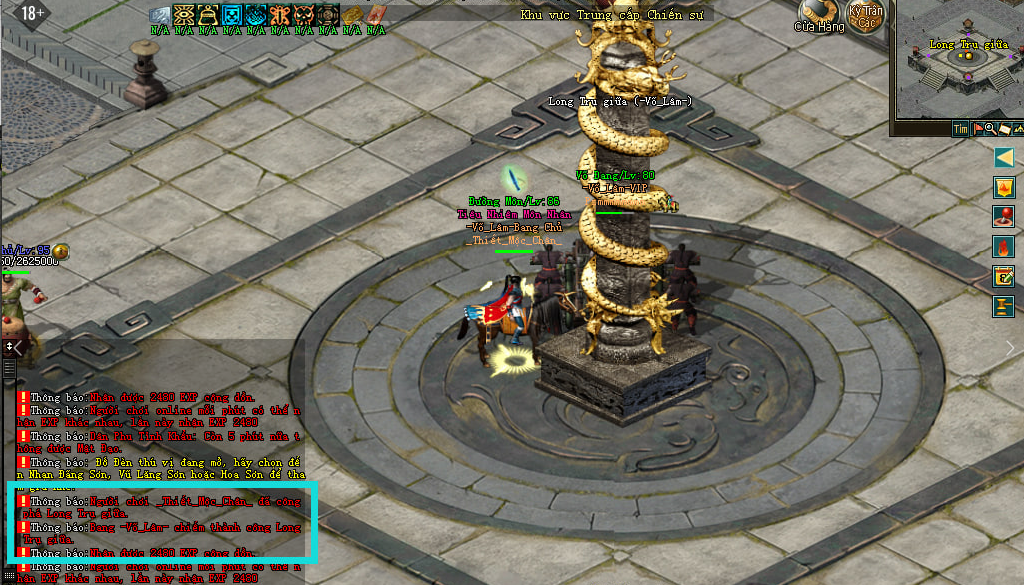Open the notepad with pencil side icon
The height and width of the screenshot is (585, 1024).
pos(1004,276)
